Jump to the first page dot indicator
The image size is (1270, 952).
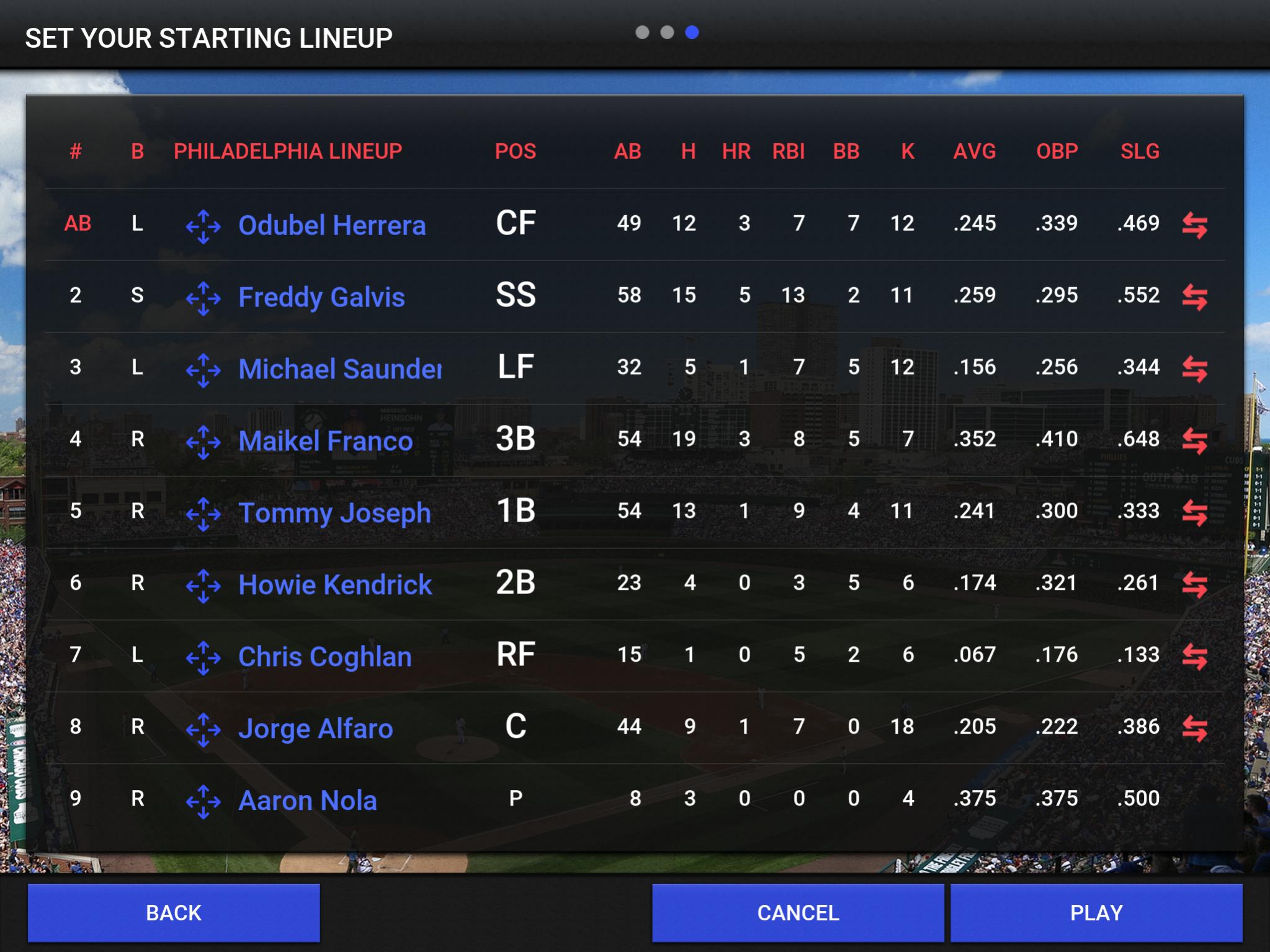(x=642, y=32)
